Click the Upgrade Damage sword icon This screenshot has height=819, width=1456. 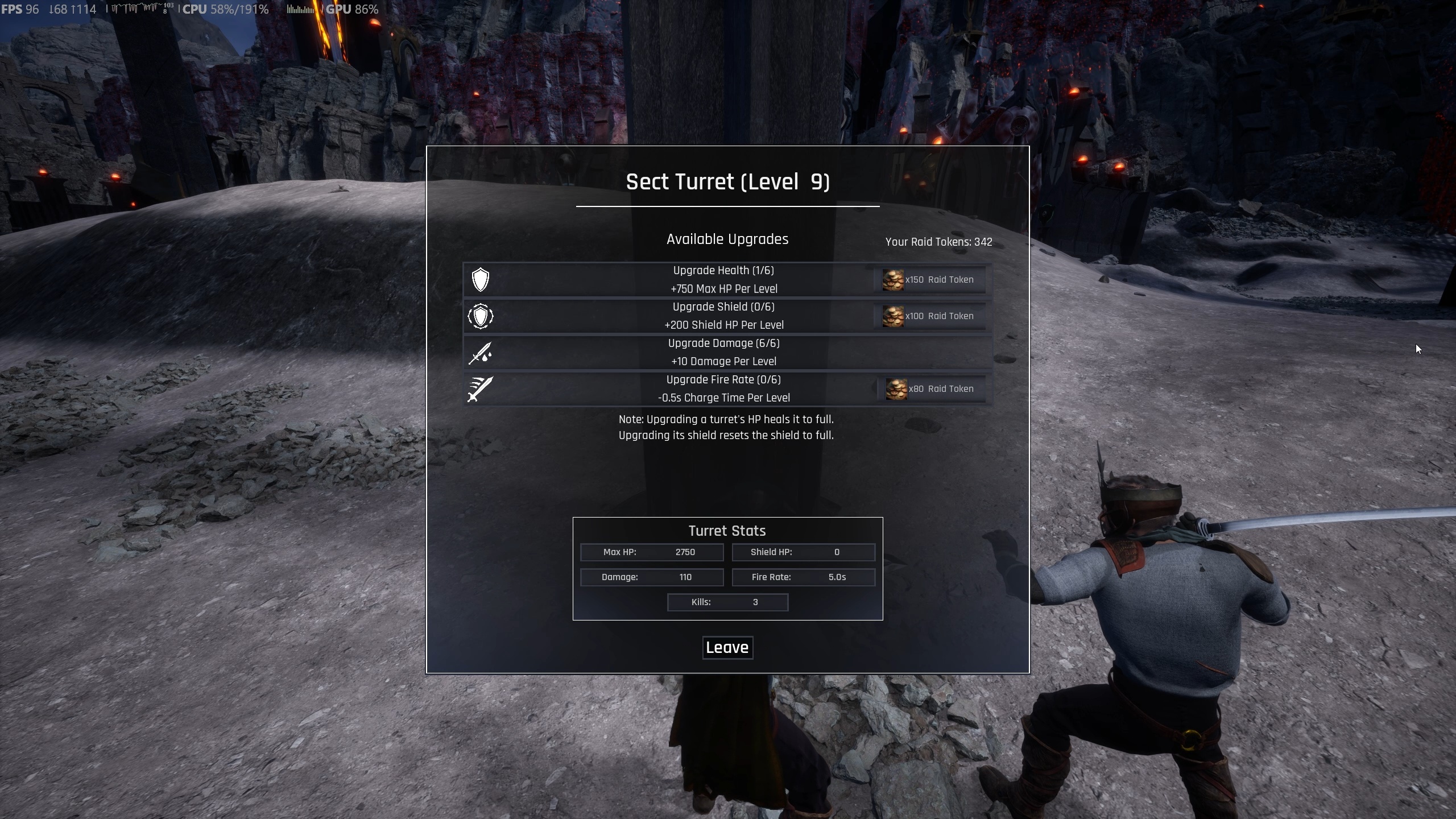point(481,353)
